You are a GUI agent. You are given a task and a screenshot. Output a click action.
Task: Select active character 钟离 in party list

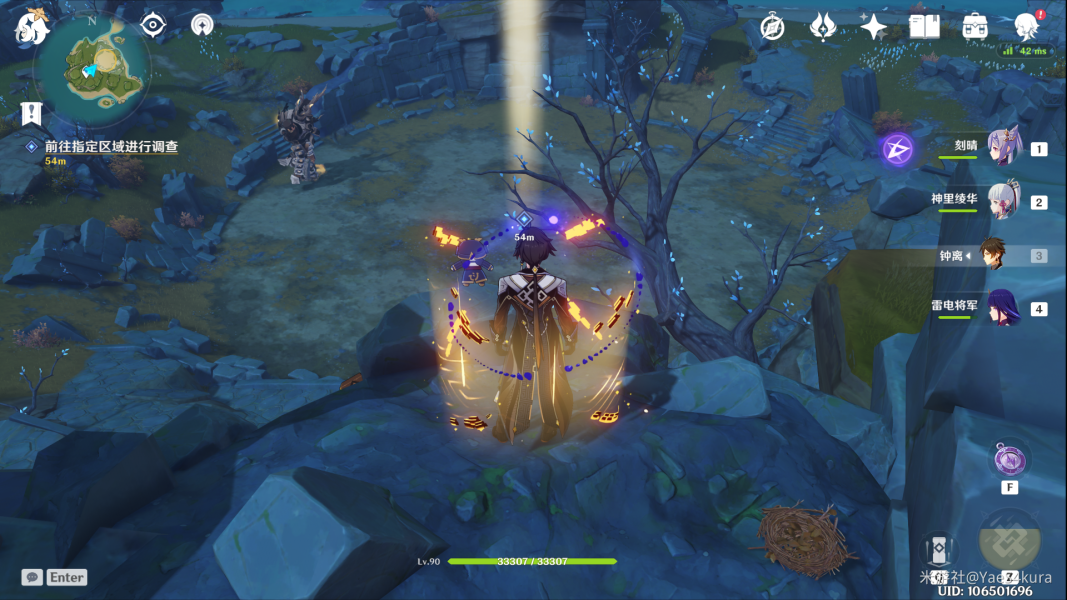pyautogui.click(x=993, y=255)
